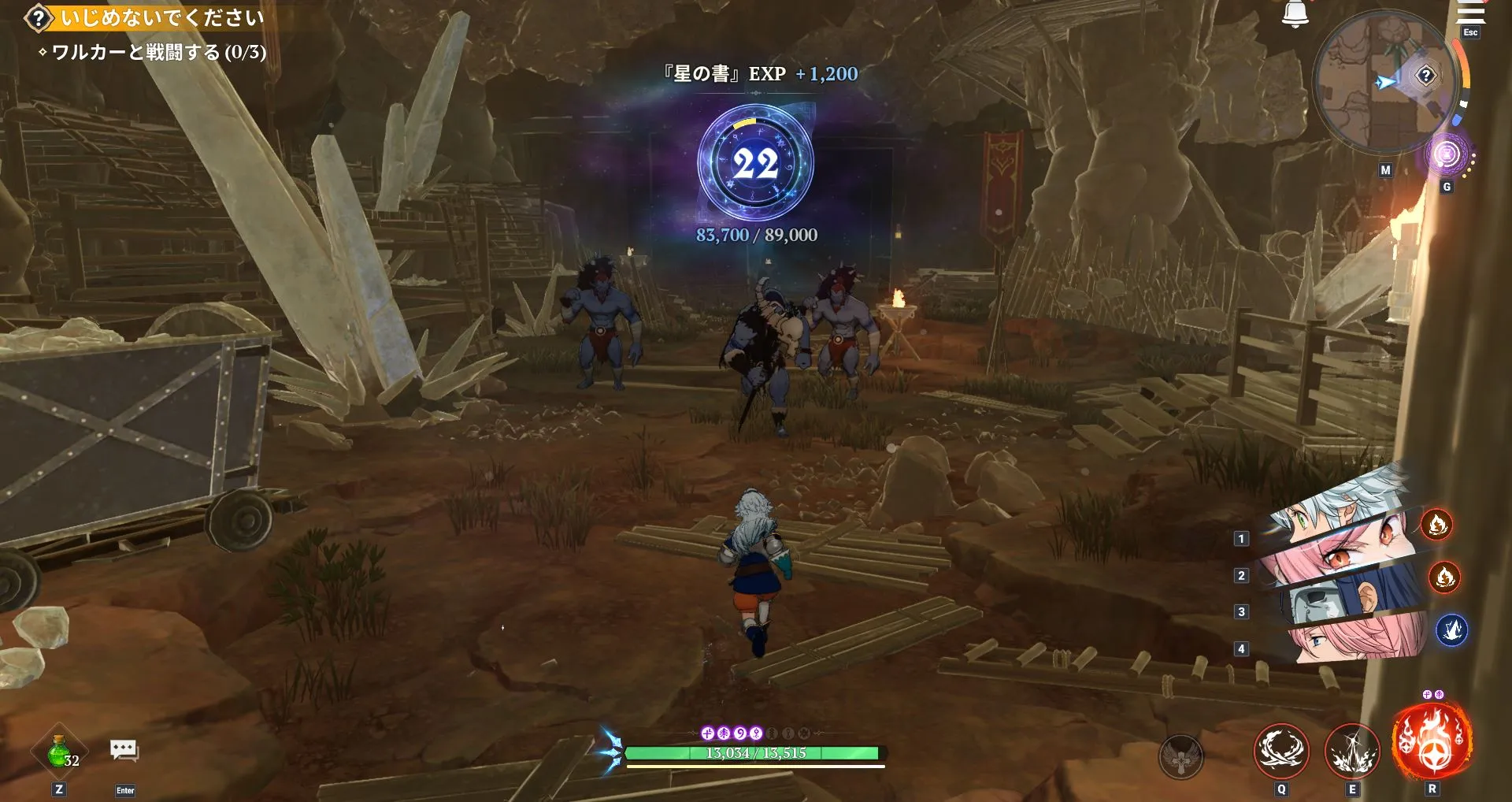1512x802 pixels.
Task: Click the question mark marker on the minimap
Action: 1427,76
